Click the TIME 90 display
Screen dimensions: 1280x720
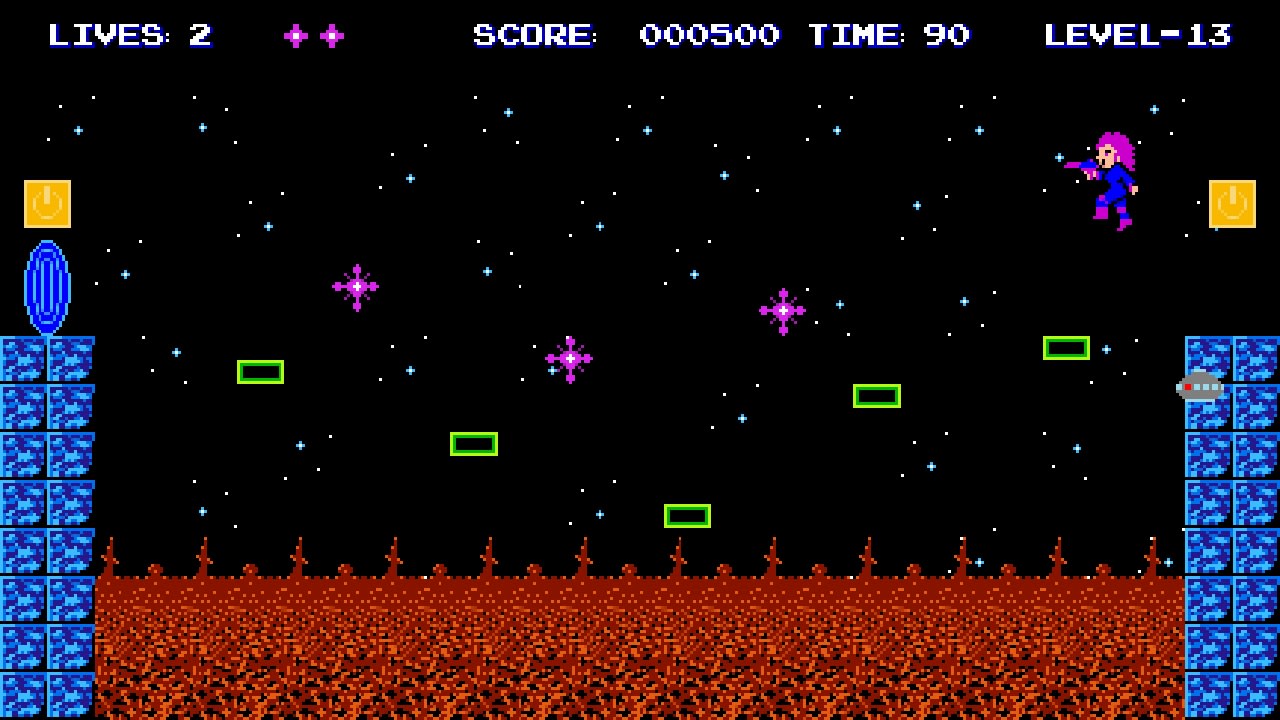pos(888,35)
